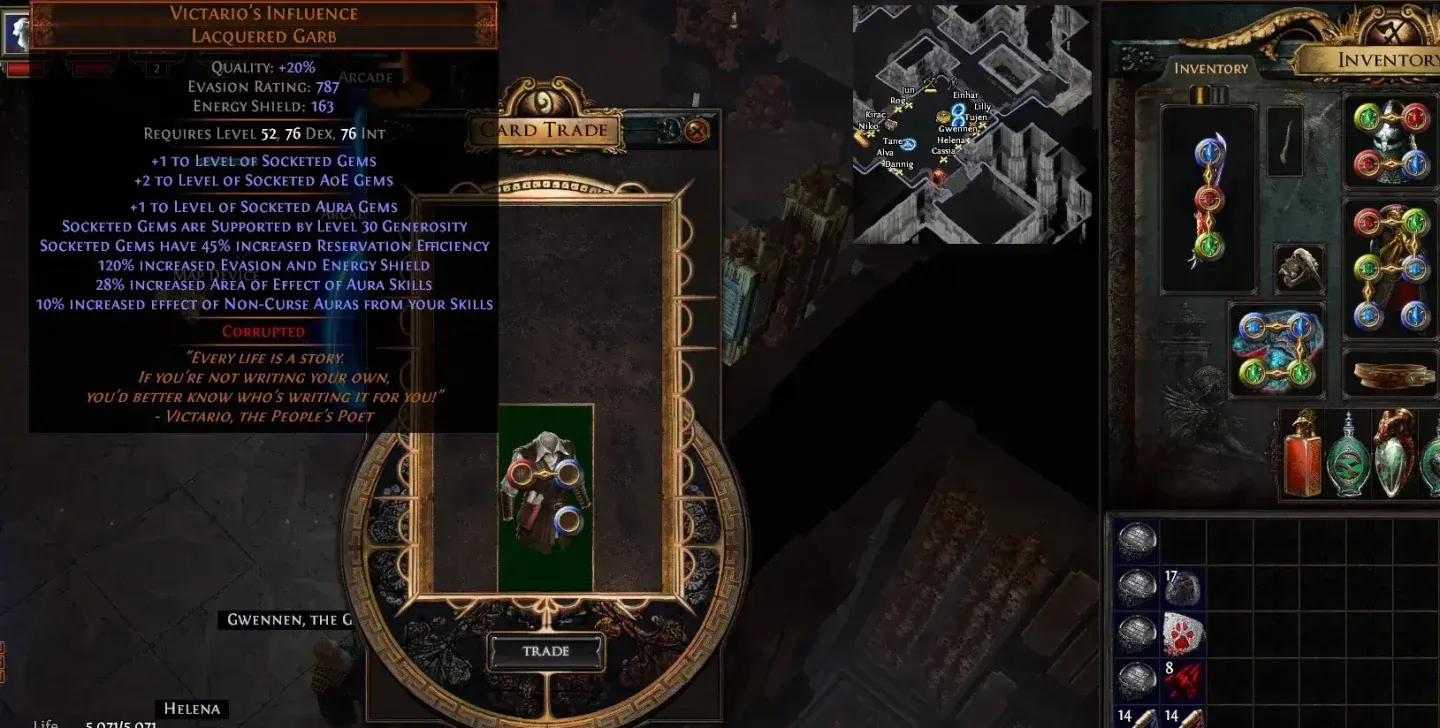Pick up the red paw print card
The width and height of the screenshot is (1440, 728).
[1183, 634]
